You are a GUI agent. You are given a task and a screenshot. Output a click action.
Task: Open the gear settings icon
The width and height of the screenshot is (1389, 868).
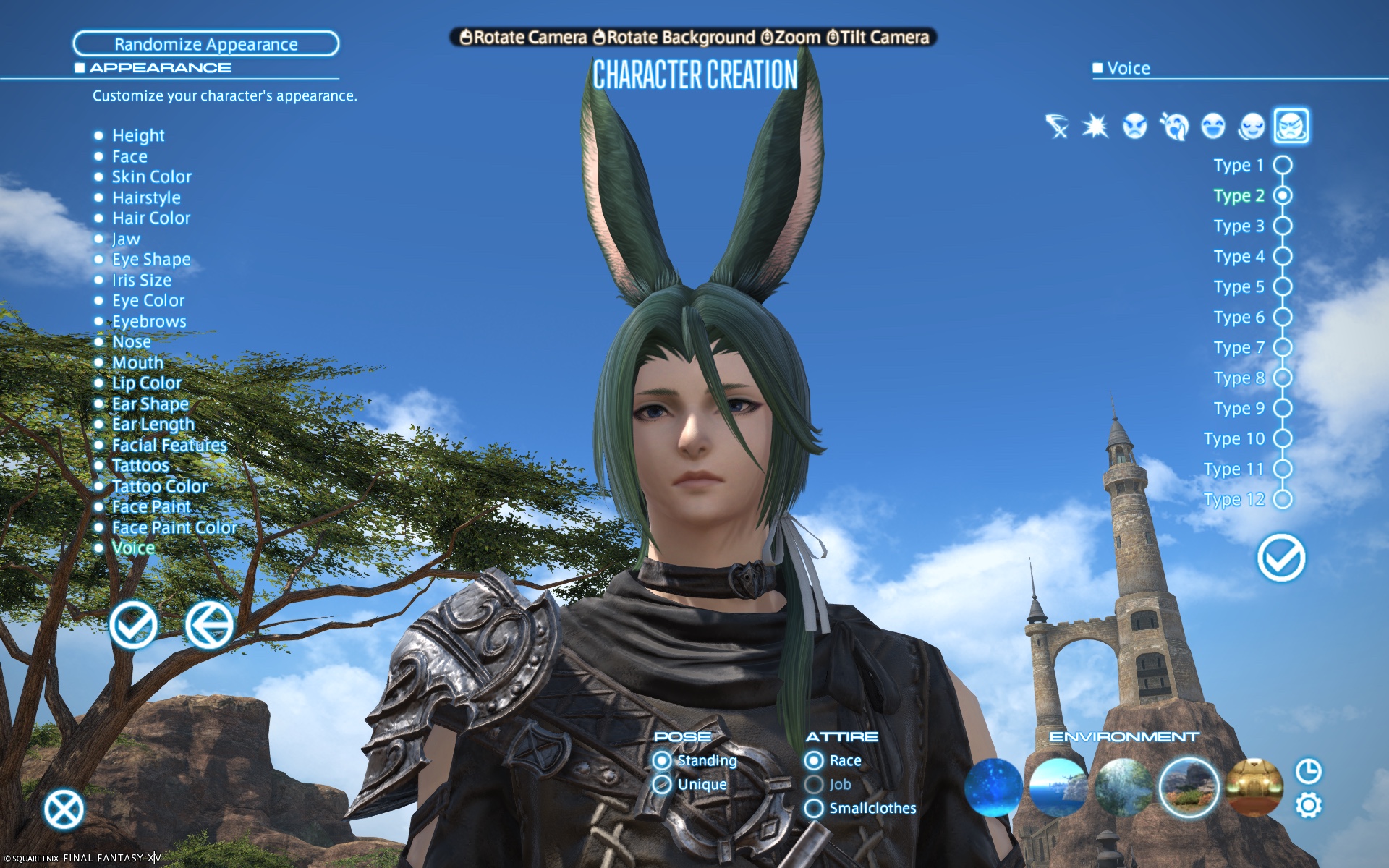(1308, 805)
